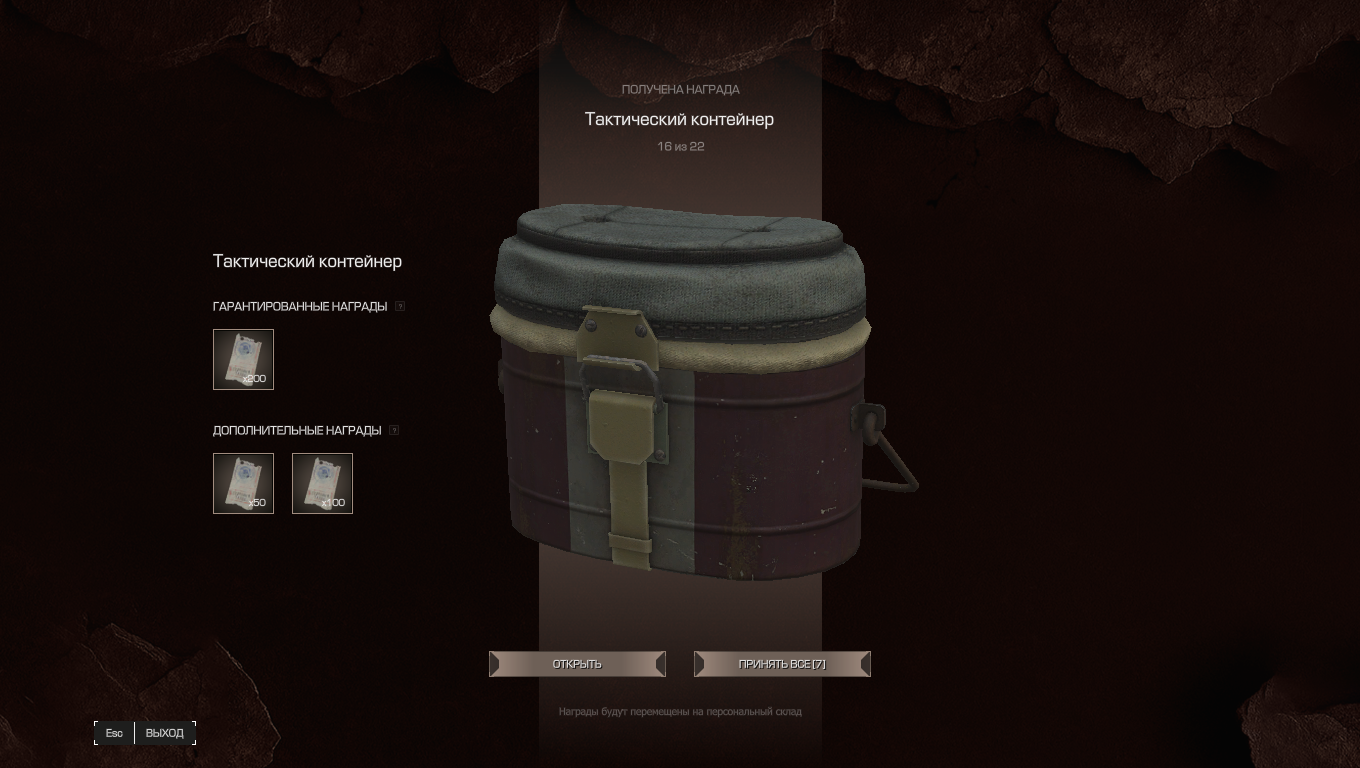Screen dimensions: 1360x768
Task: Select the additional x50 reward item
Action: pyautogui.click(x=243, y=483)
